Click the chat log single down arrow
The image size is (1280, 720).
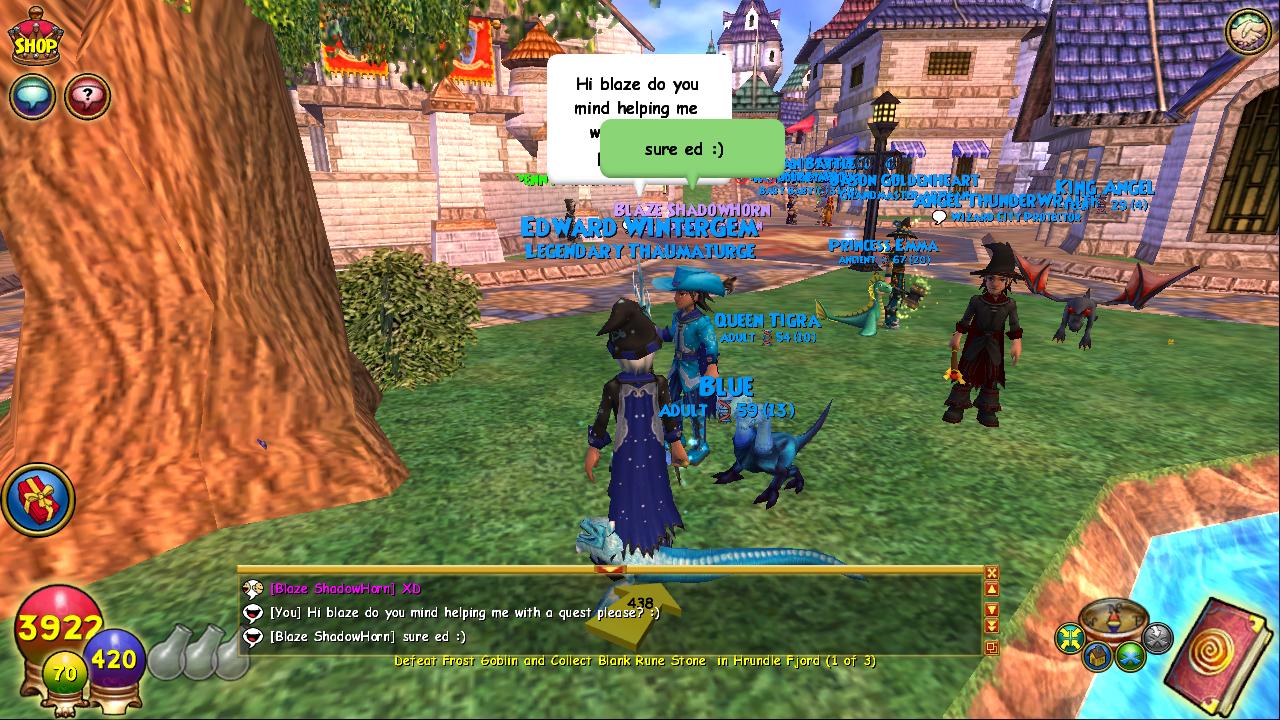click(991, 609)
